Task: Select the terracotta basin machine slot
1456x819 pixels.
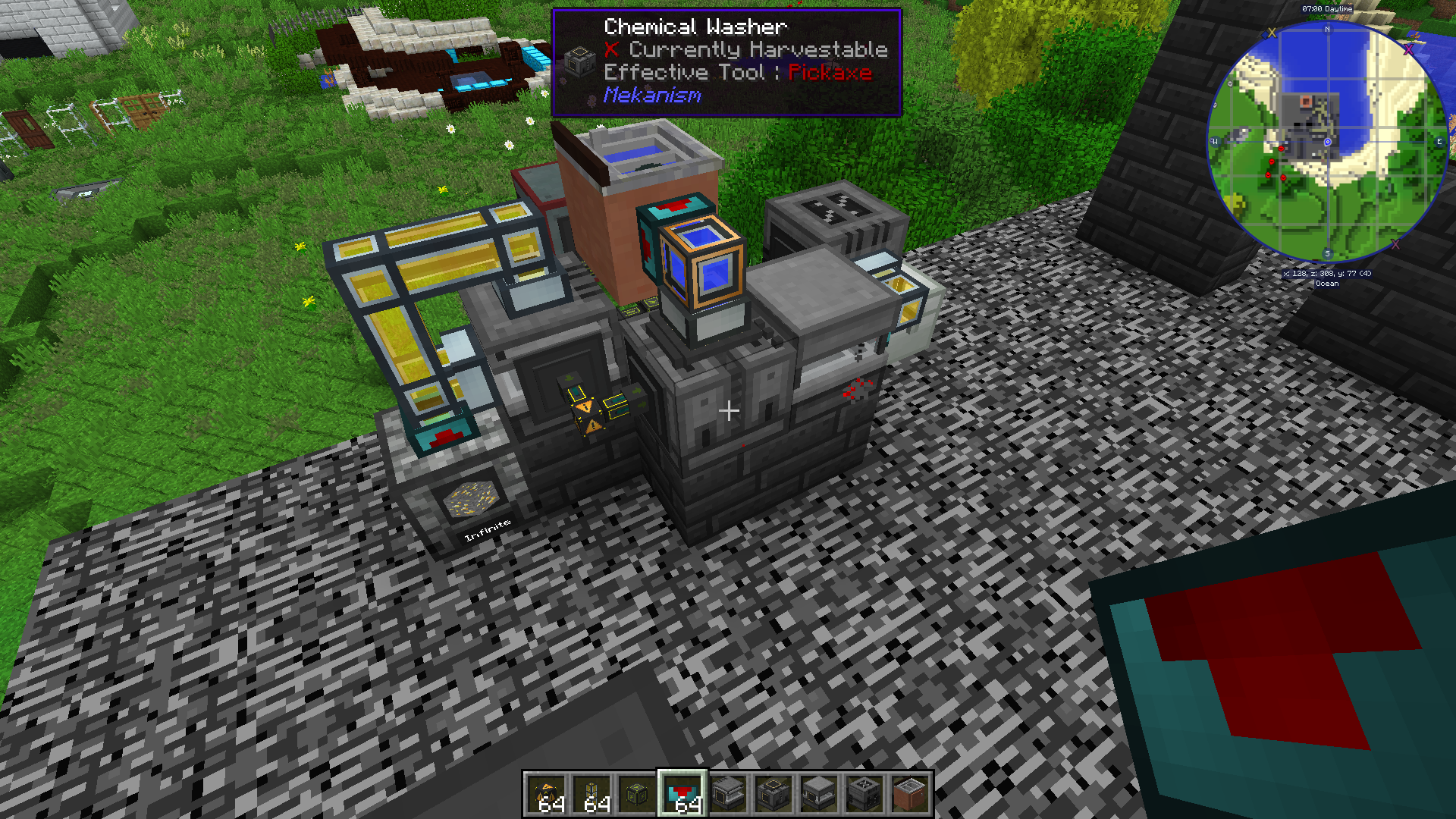Action: 910,795
